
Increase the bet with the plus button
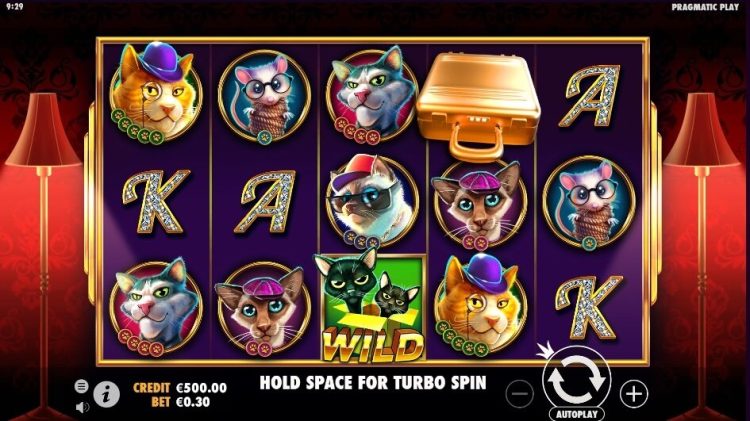634,393
